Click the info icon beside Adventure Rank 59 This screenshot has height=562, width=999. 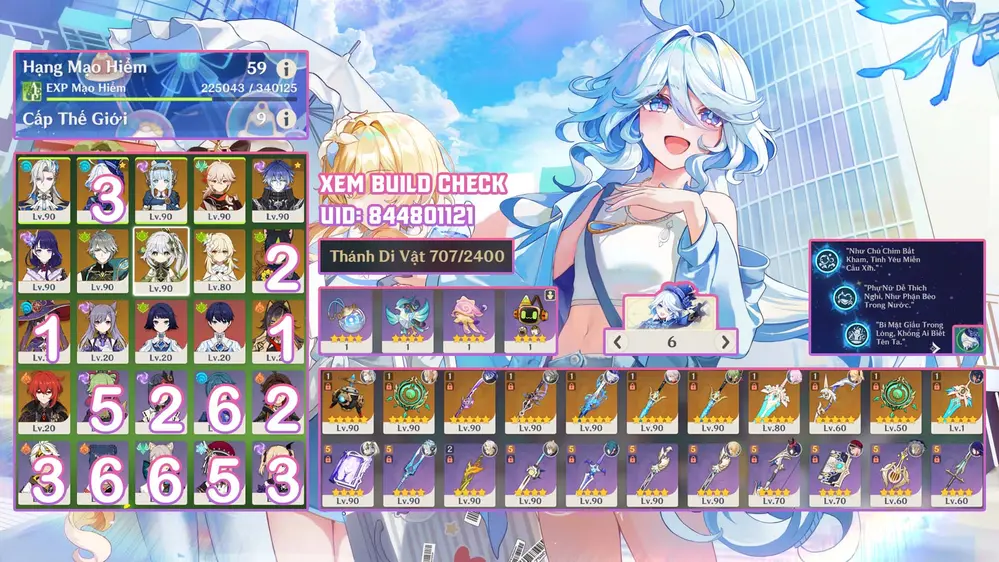[288, 69]
